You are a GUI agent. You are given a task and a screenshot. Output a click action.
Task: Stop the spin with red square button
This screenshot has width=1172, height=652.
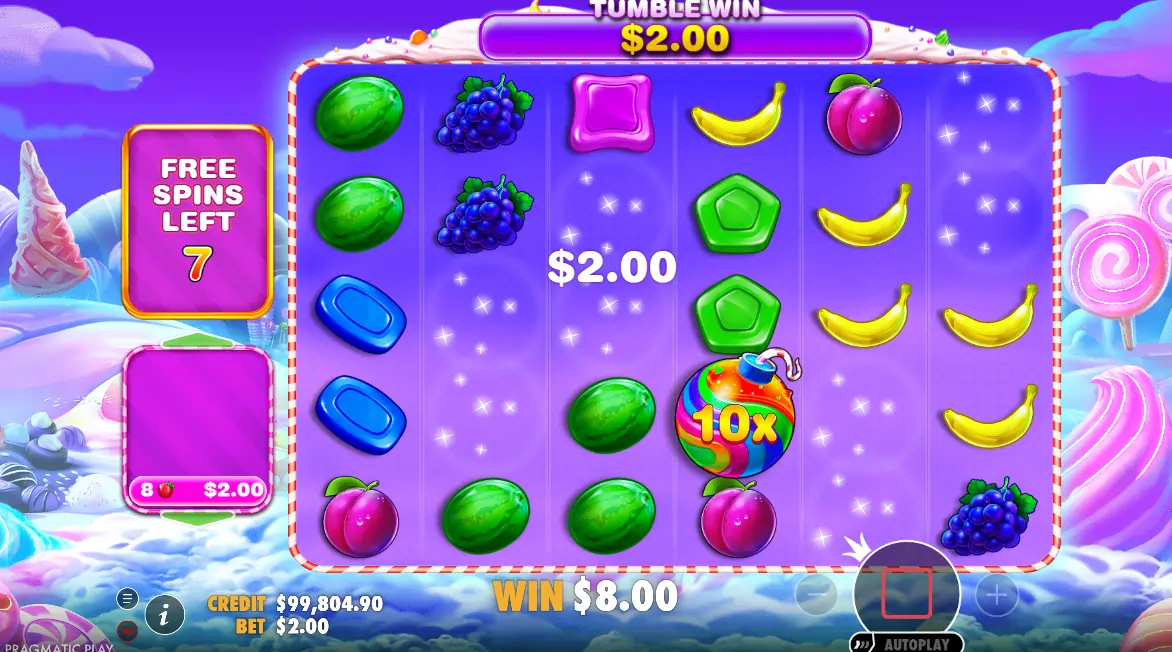click(x=906, y=593)
